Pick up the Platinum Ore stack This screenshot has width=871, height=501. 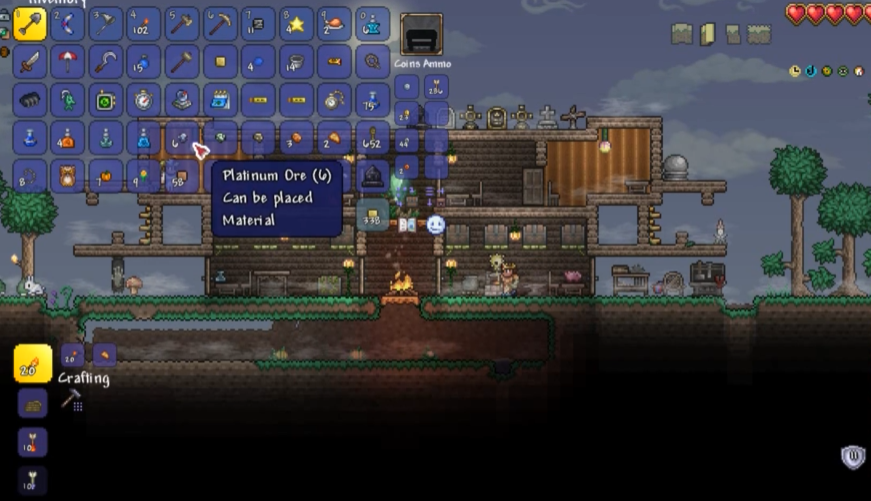182,138
